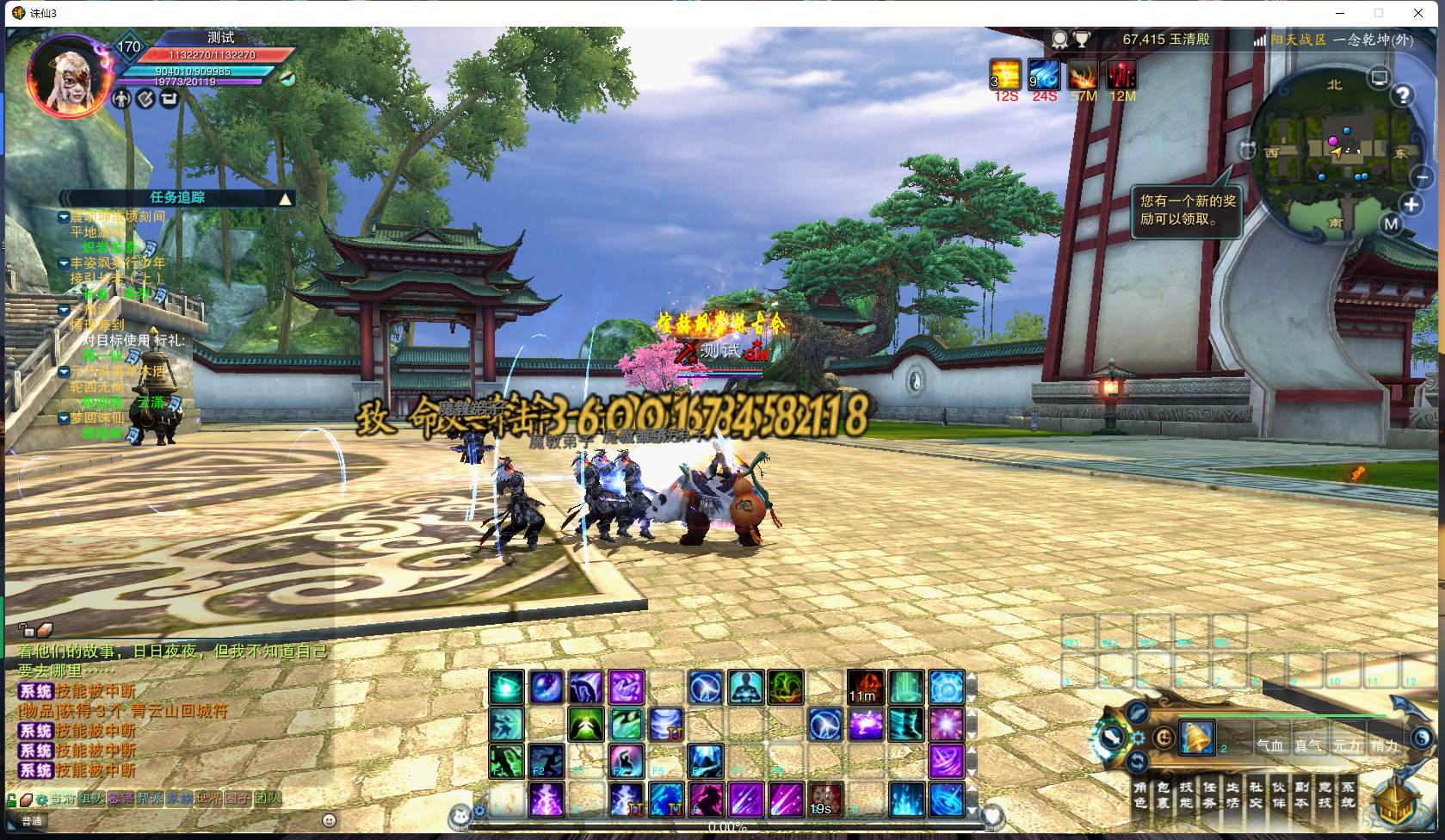Zoom in the minimap with plus button
This screenshot has width=1445, height=840.
point(1411,205)
